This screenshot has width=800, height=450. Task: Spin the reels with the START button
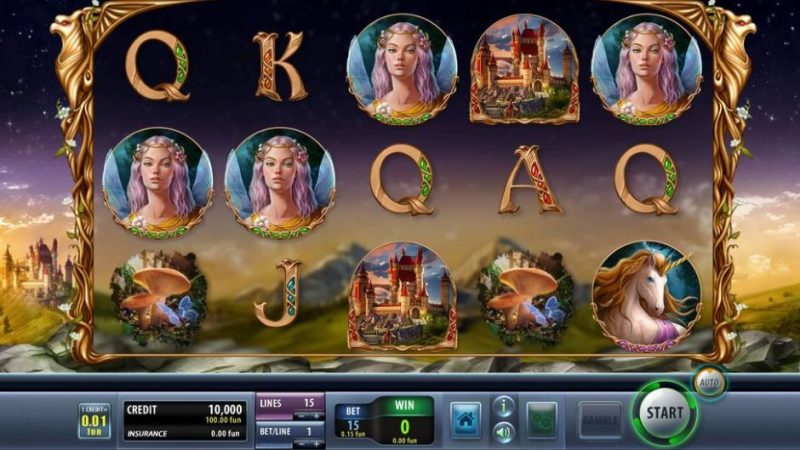click(664, 412)
